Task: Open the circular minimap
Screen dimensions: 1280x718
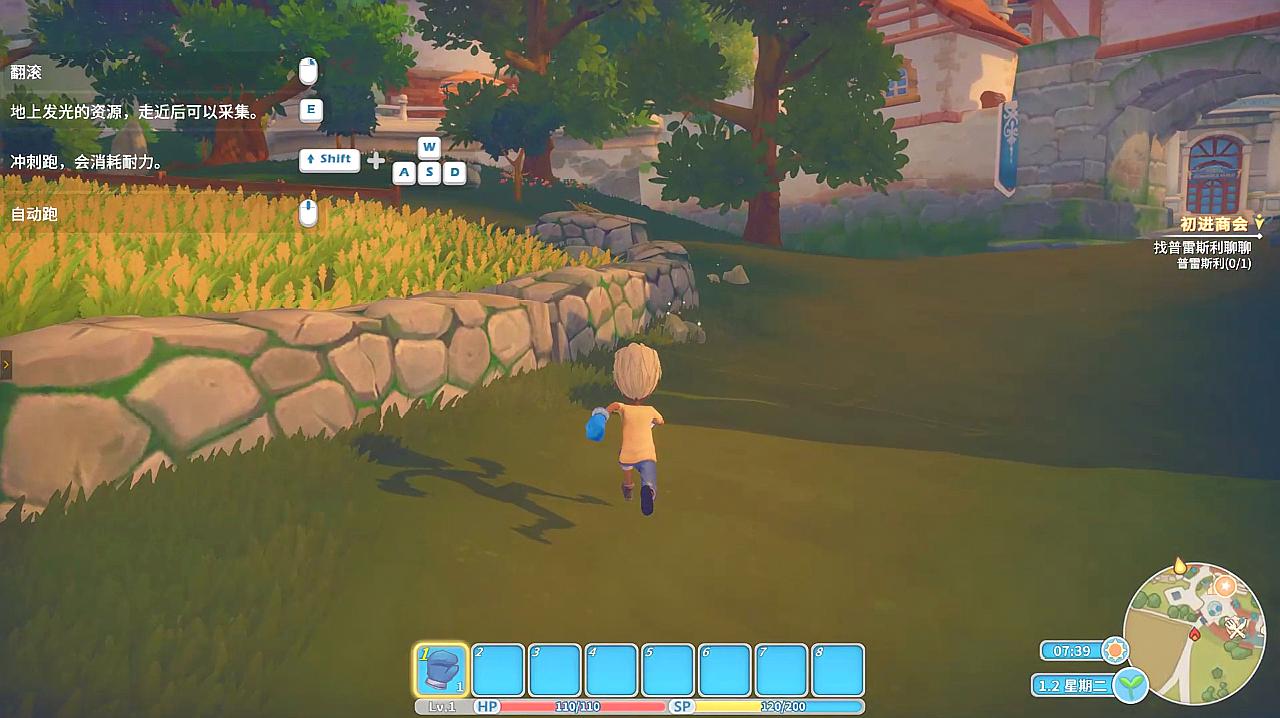Action: (x=1194, y=632)
